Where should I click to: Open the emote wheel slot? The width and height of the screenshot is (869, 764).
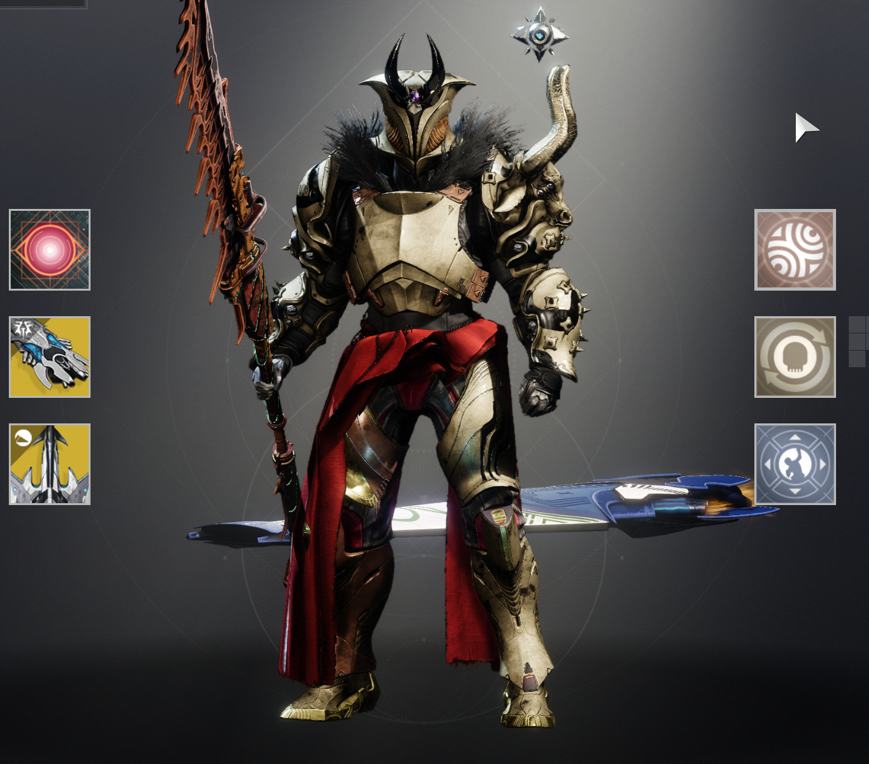click(x=795, y=464)
